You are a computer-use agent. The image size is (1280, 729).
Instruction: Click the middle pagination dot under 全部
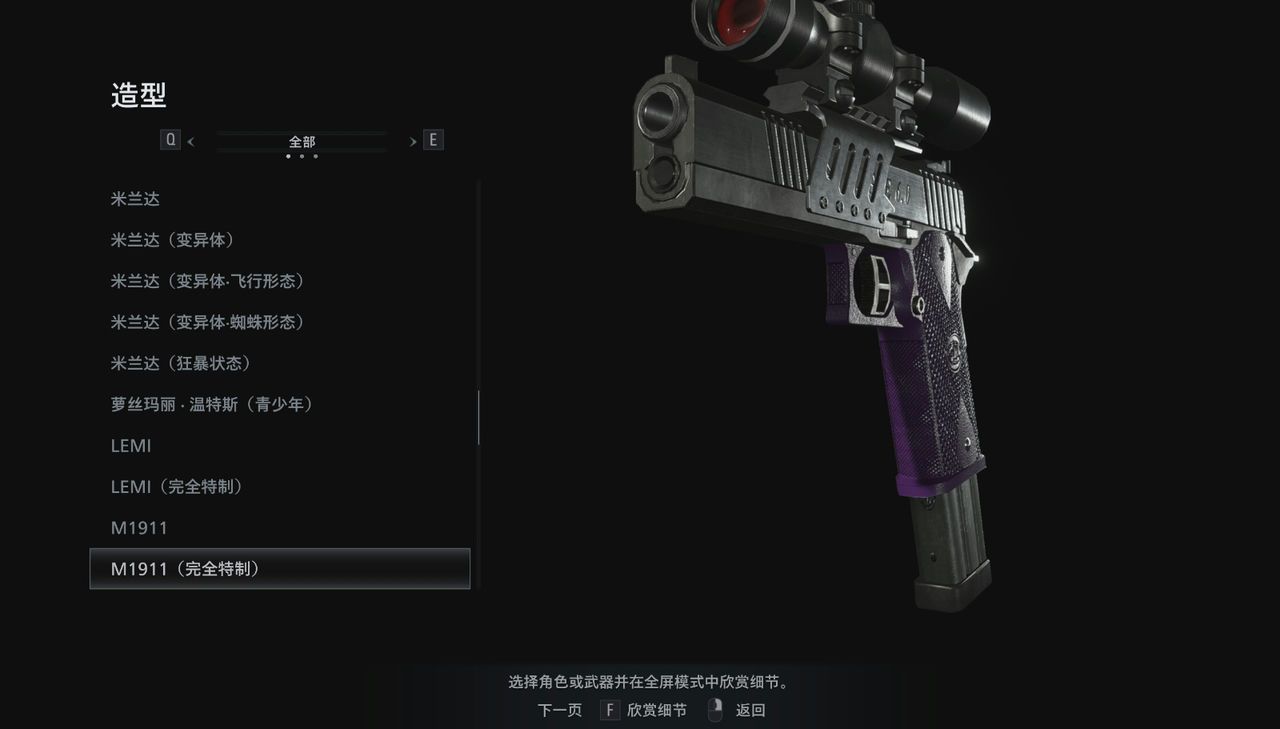[301, 158]
